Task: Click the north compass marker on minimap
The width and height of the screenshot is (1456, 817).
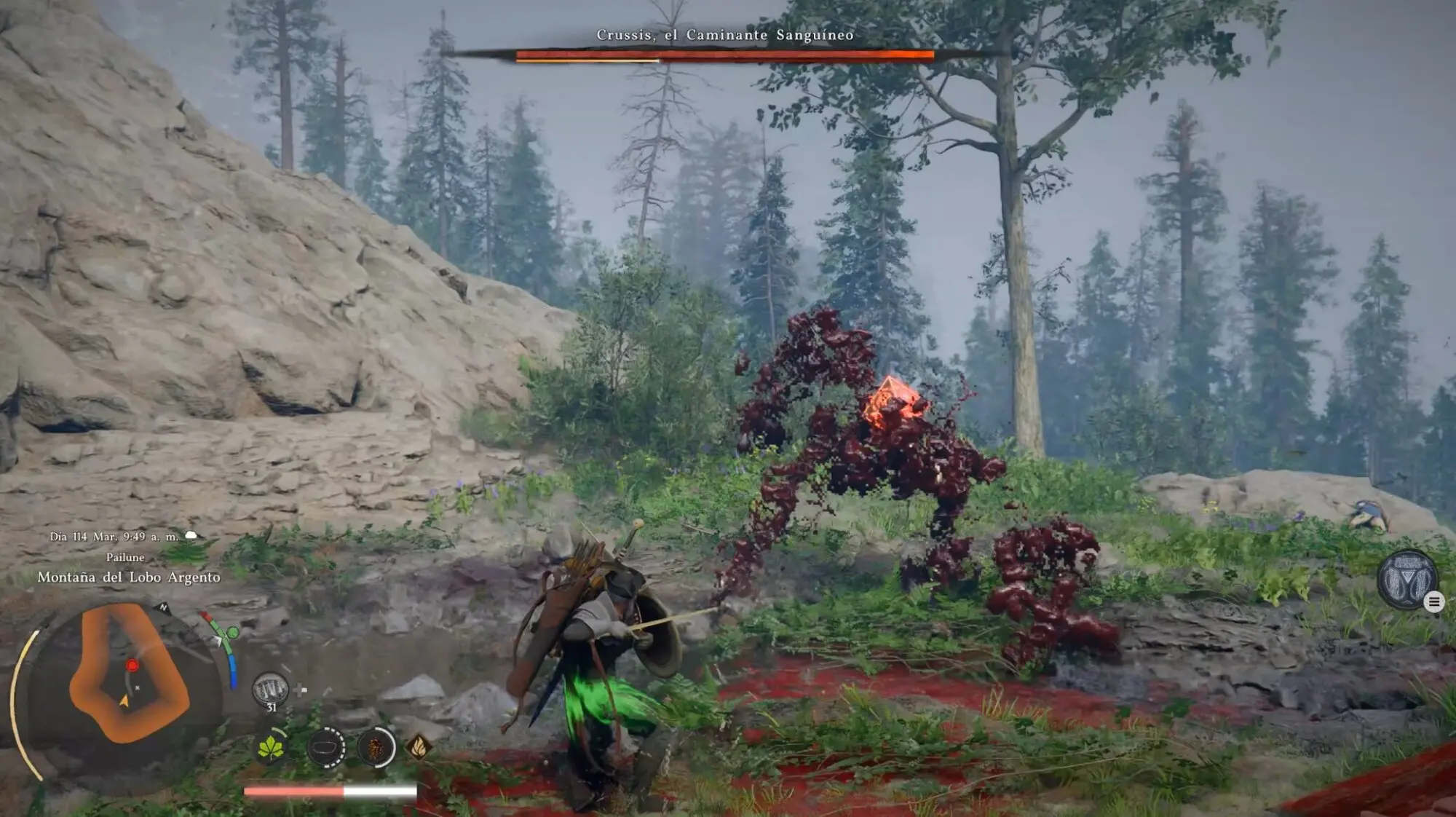Action: 164,607
